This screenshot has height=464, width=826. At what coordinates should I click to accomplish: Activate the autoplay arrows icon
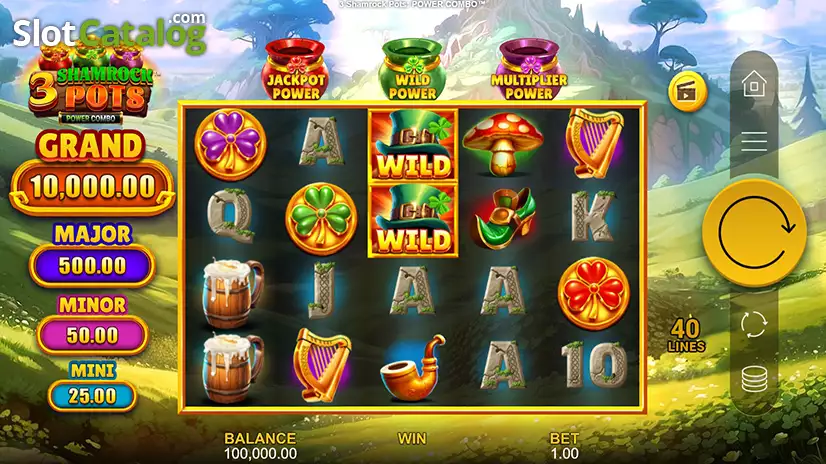[x=754, y=325]
